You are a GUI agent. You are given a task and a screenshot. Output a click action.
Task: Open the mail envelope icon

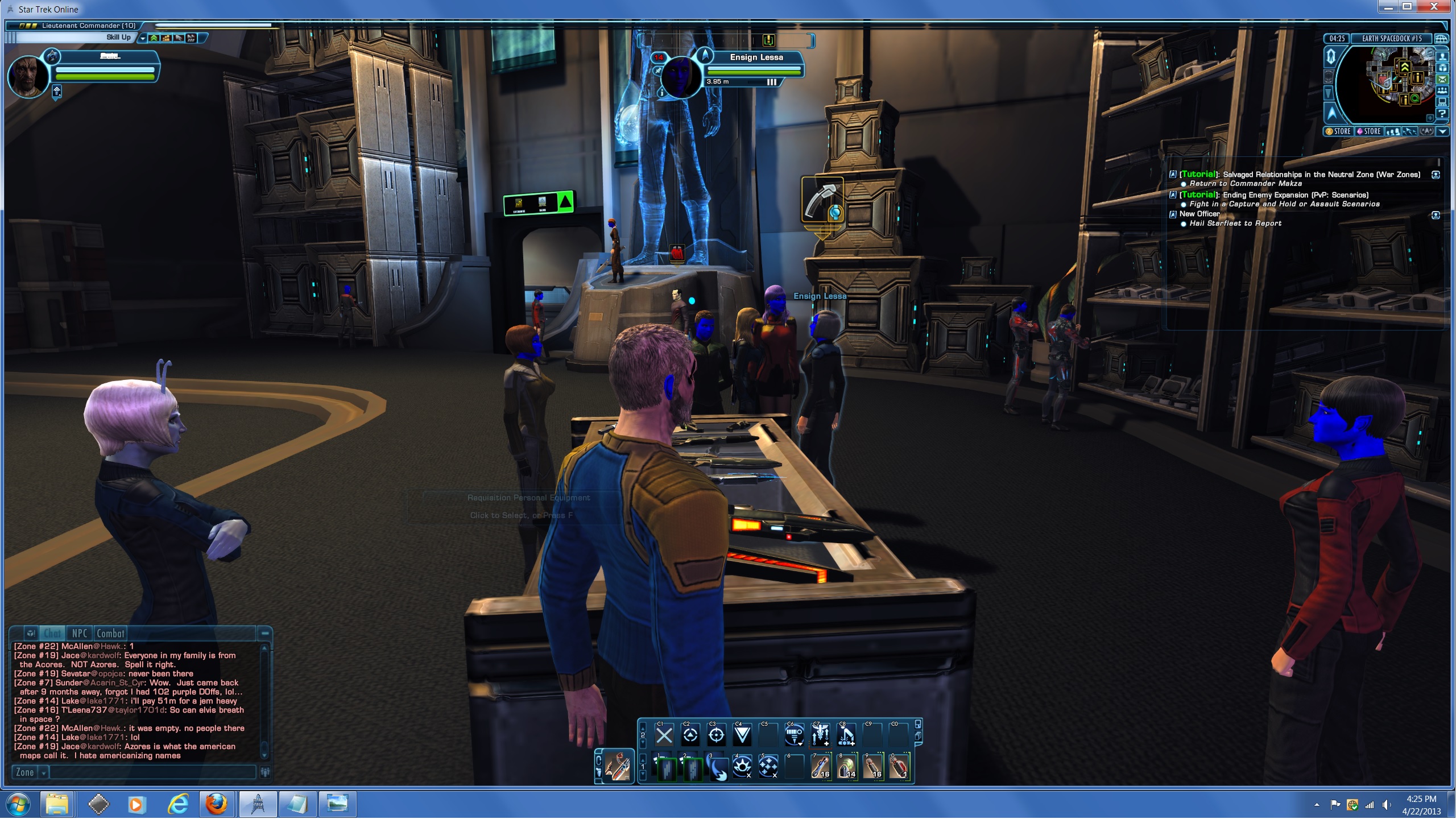click(x=1442, y=79)
